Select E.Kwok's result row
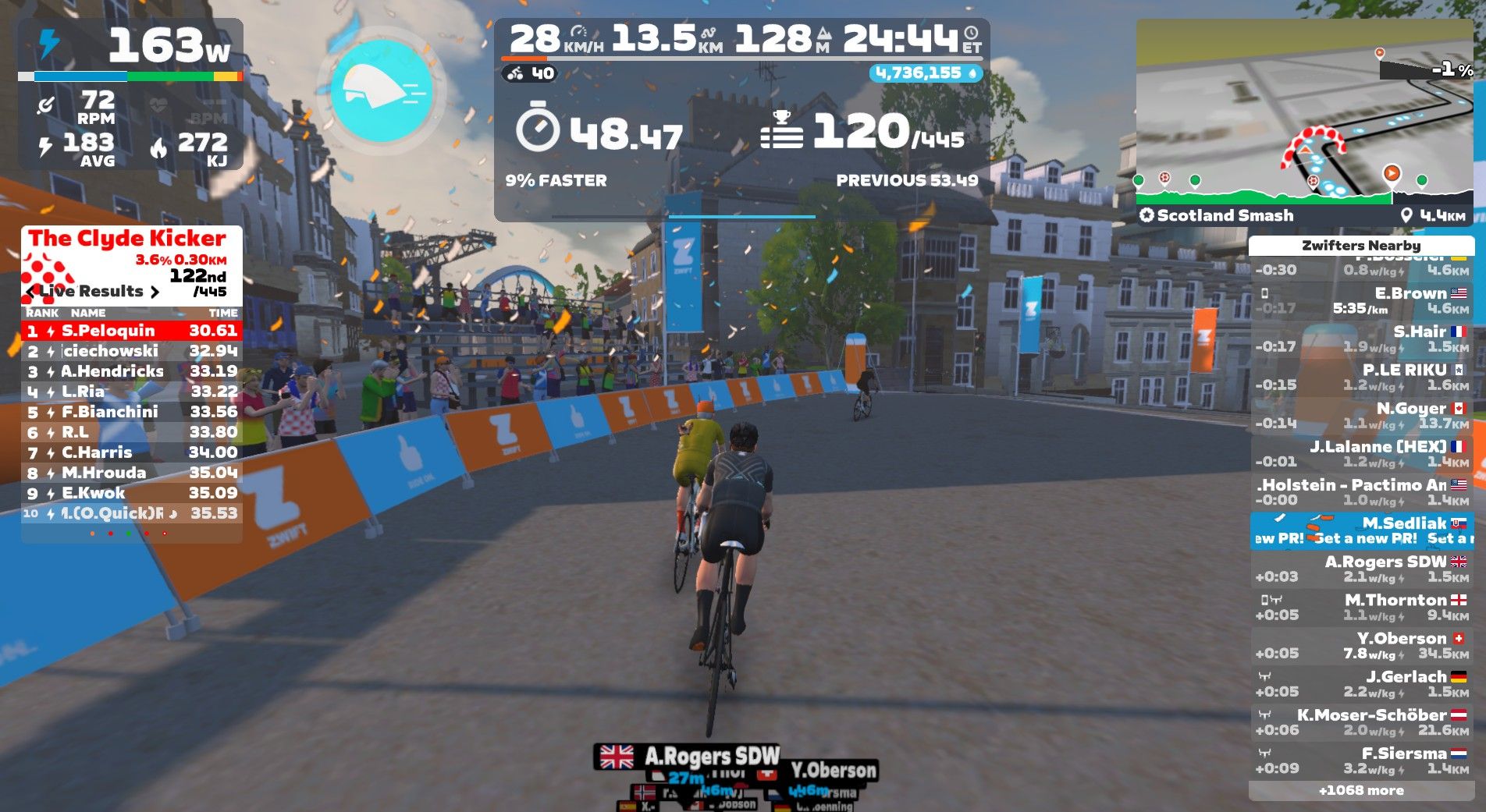 point(131,493)
